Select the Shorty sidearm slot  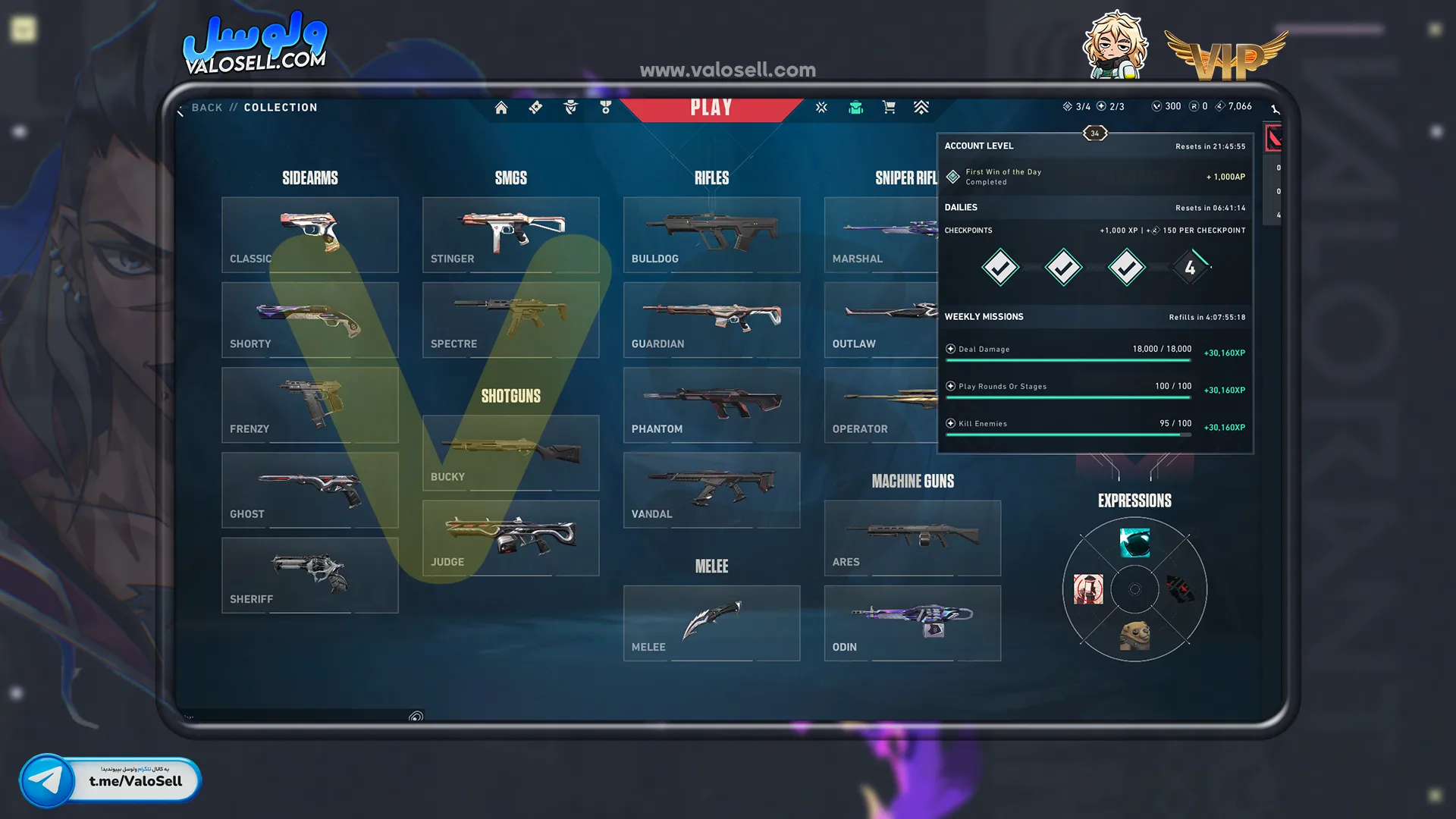(309, 320)
